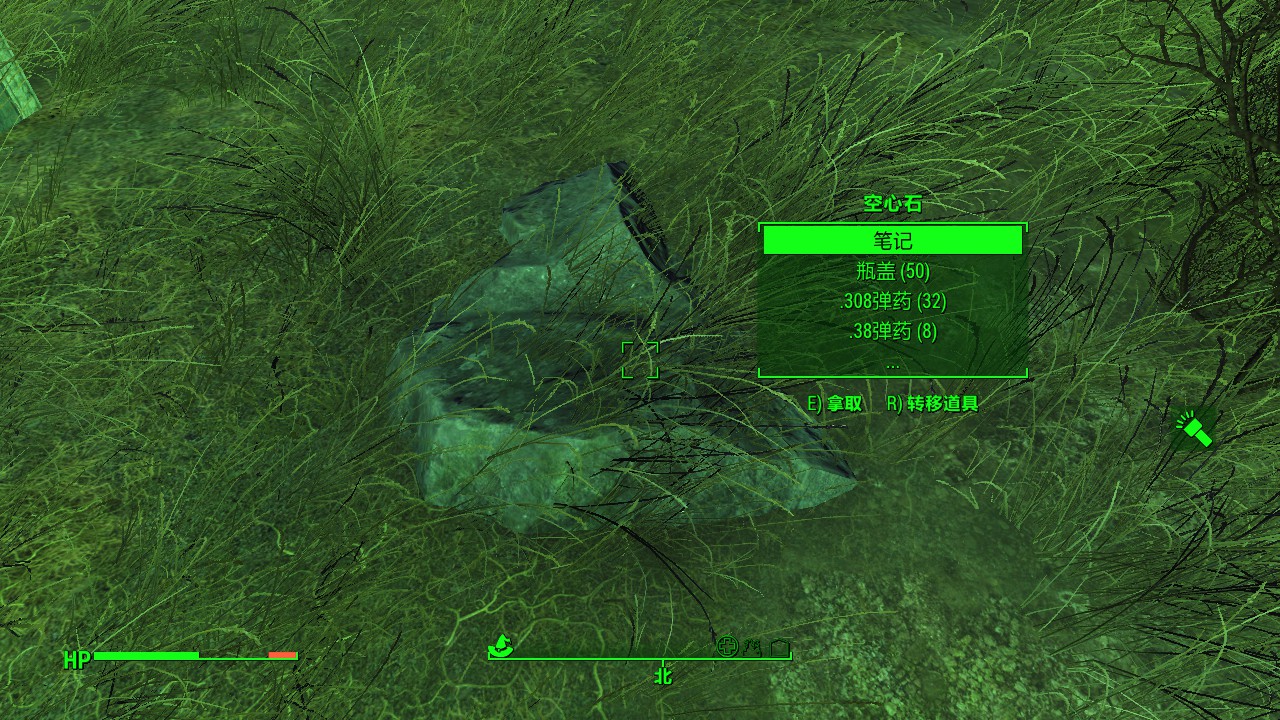Take the 瓶盖 (50) item
This screenshot has width=1280, height=720.
892,271
